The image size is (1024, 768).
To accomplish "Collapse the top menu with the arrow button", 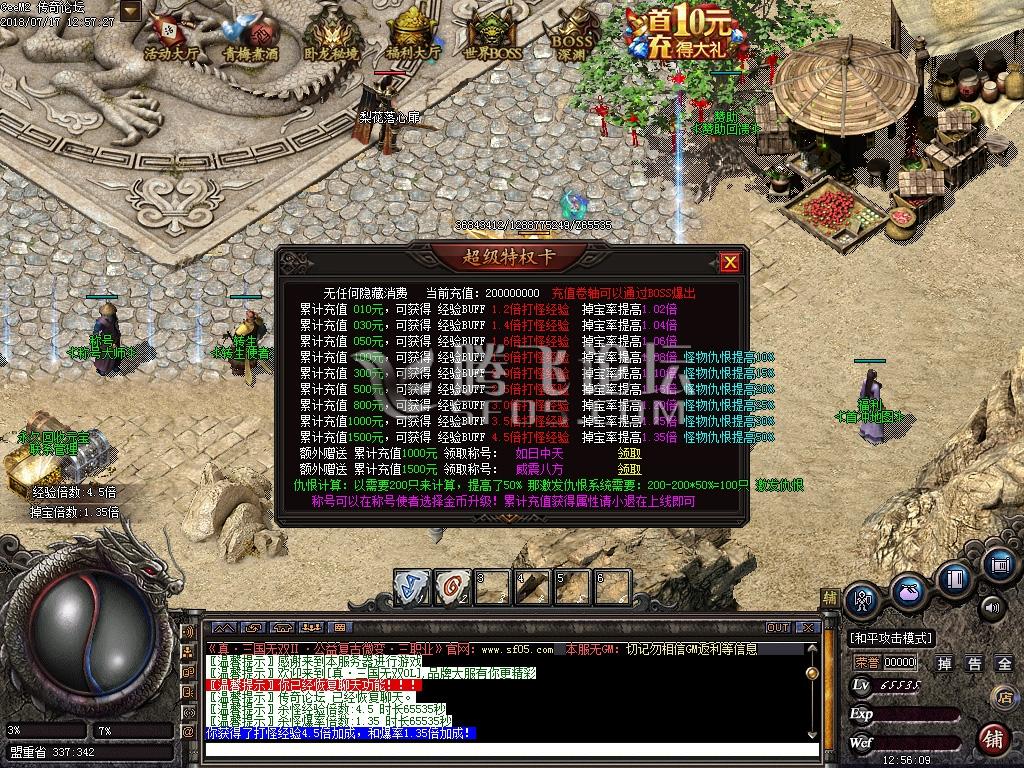I will pos(130,11).
